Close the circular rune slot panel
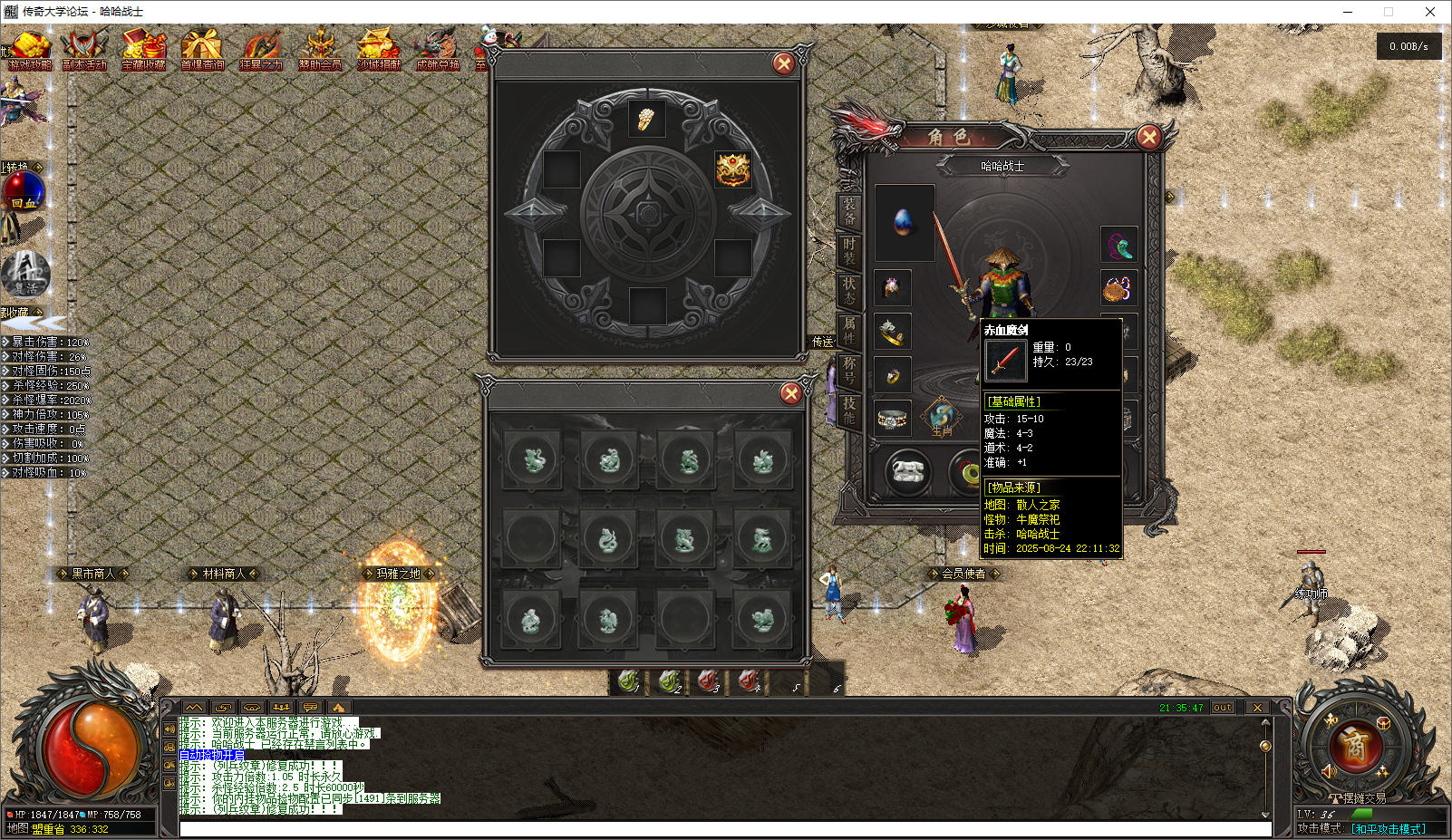The width and height of the screenshot is (1452, 840). (x=783, y=63)
